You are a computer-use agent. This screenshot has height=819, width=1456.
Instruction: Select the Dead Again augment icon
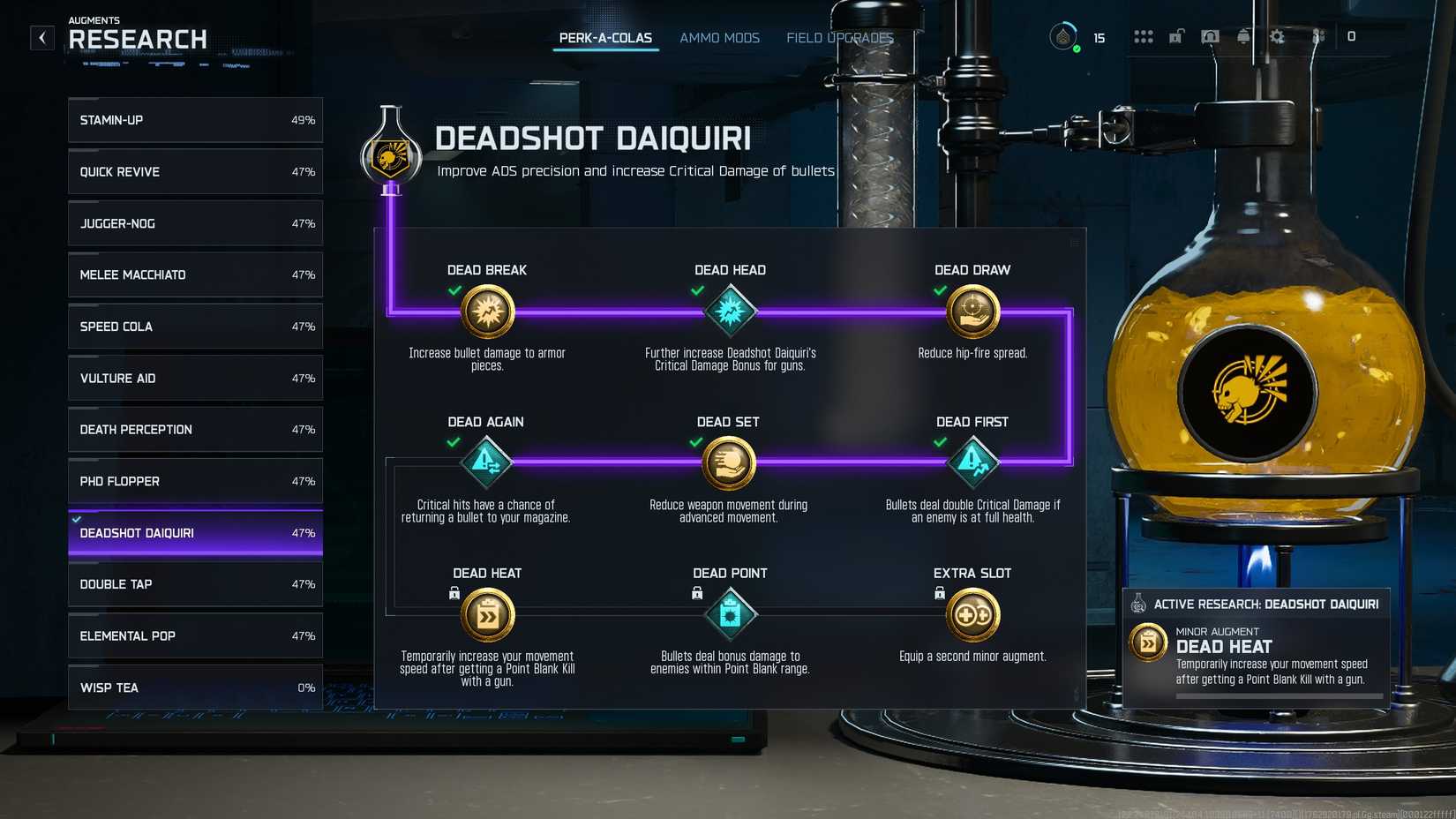coord(487,463)
